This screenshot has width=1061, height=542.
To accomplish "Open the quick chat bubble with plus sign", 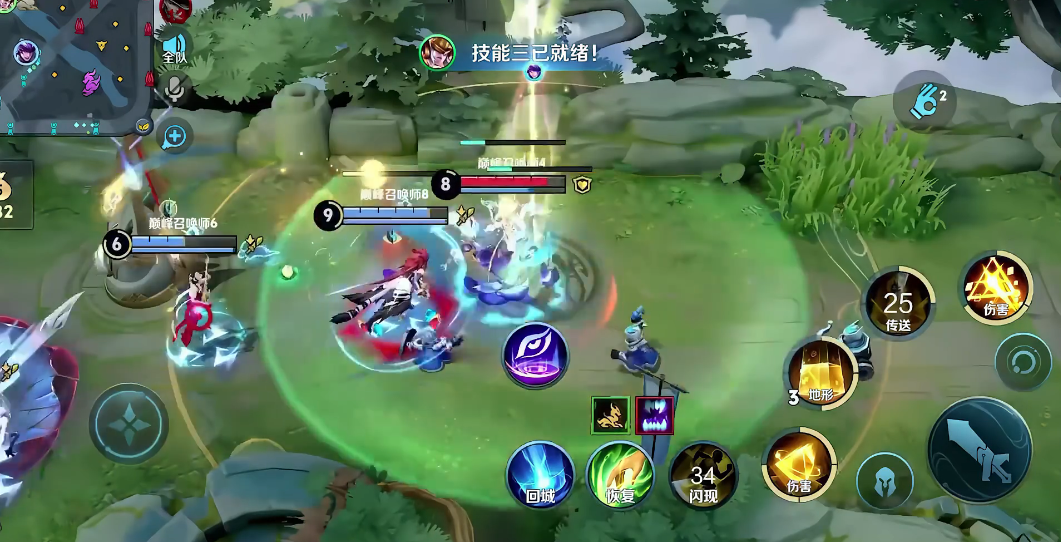I will click(x=175, y=135).
